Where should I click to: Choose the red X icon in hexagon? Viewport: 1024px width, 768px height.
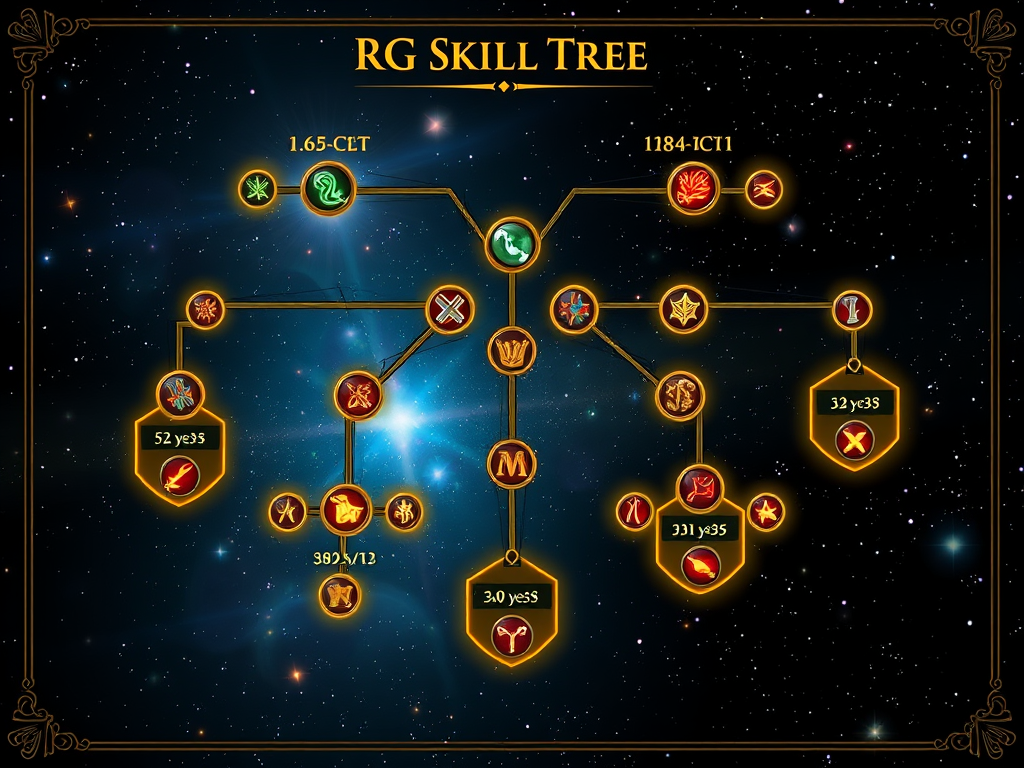[854, 441]
